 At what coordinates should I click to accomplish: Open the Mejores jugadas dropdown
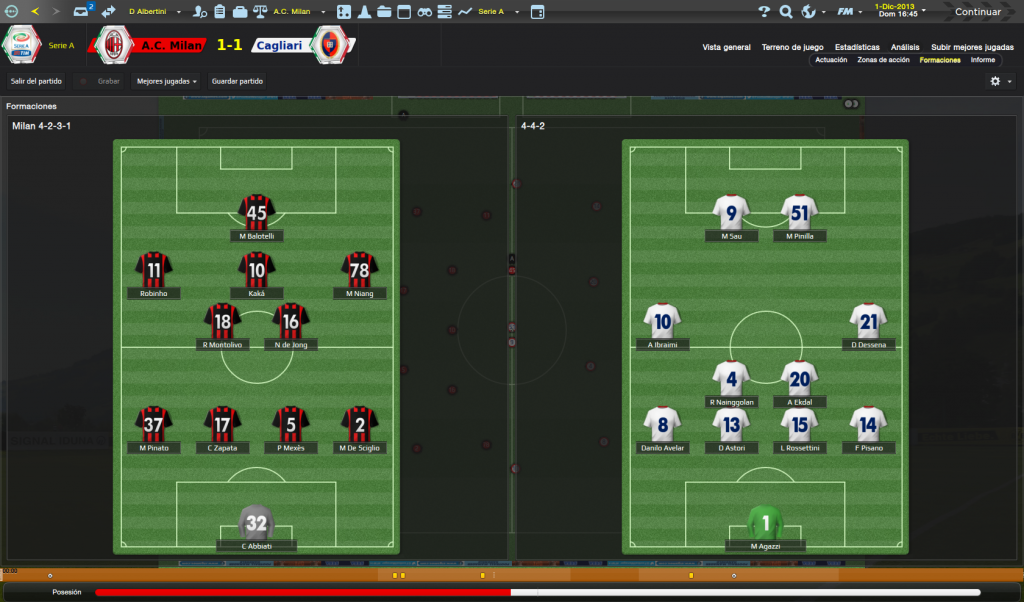(167, 81)
